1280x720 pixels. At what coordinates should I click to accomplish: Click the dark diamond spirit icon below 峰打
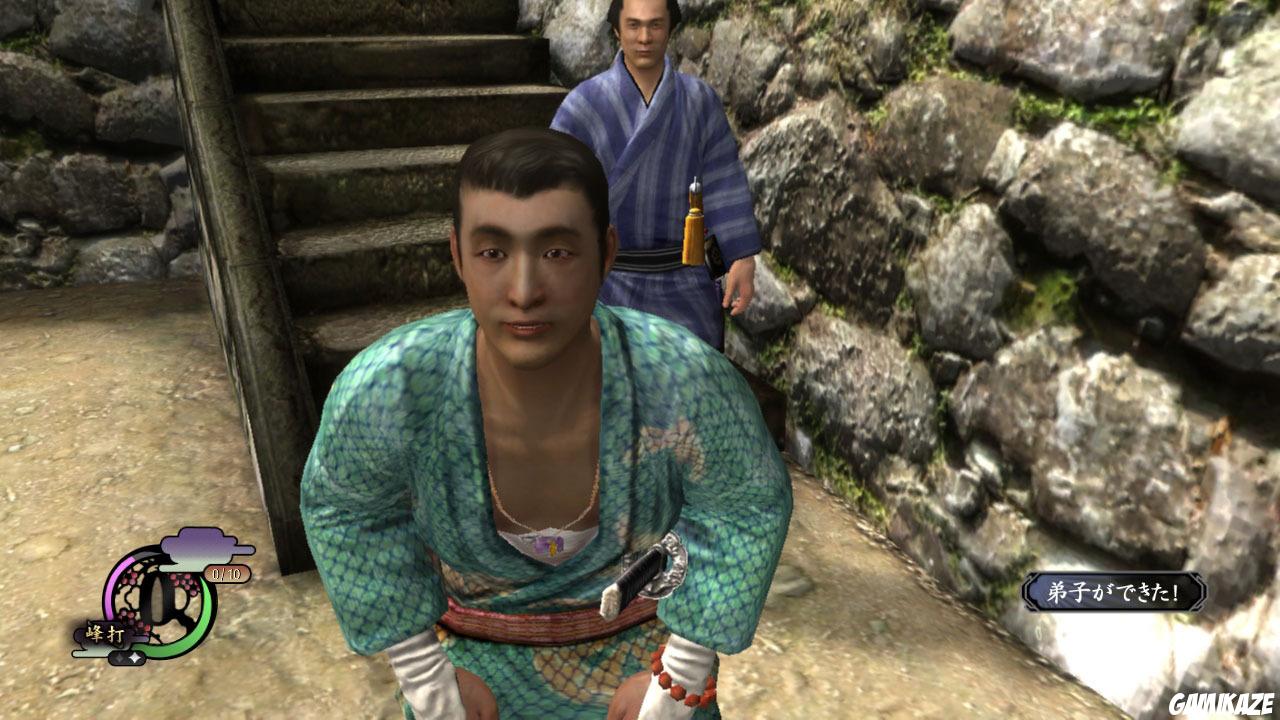tap(119, 656)
